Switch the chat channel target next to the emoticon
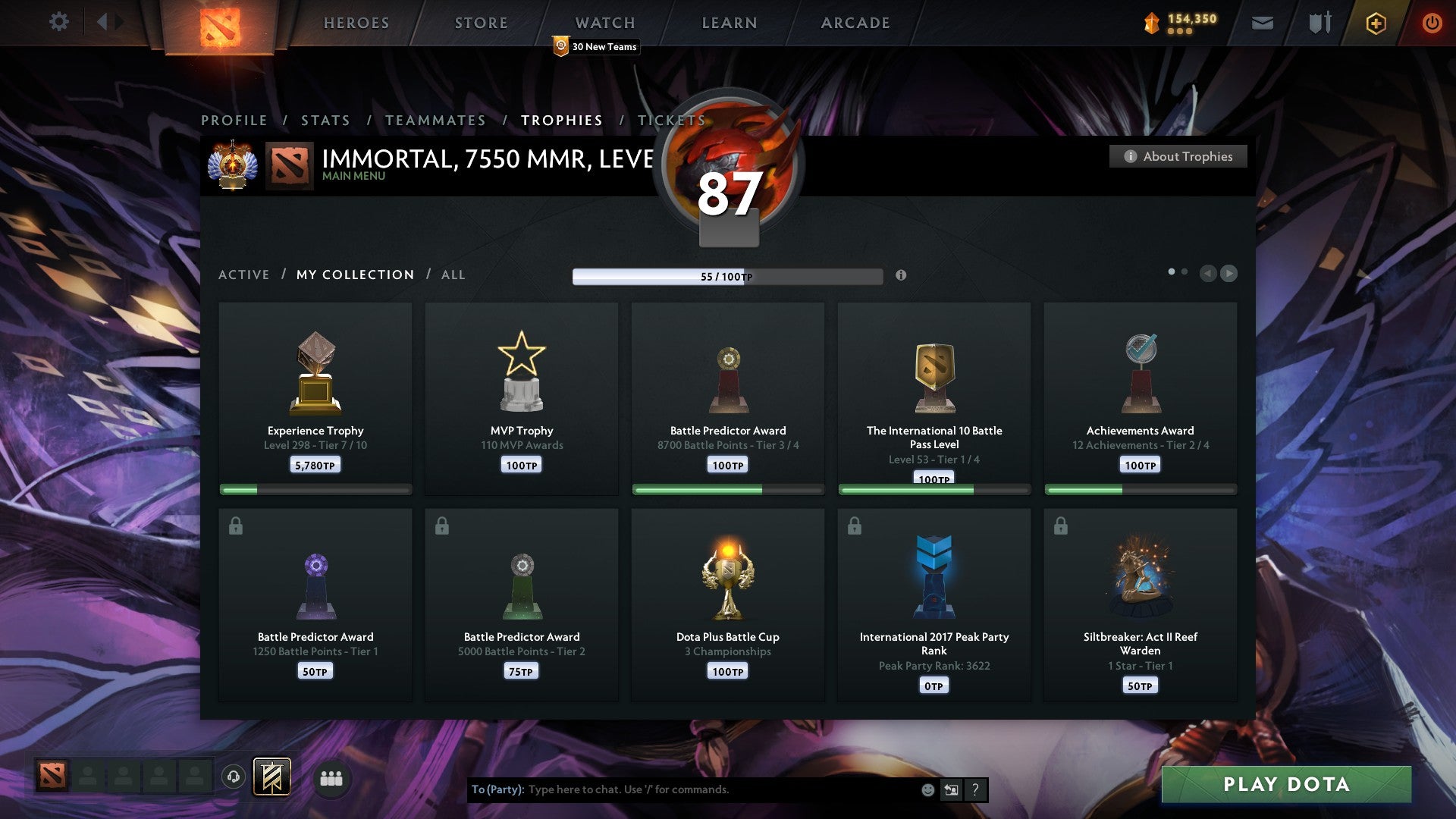This screenshot has height=819, width=1456. tap(952, 789)
